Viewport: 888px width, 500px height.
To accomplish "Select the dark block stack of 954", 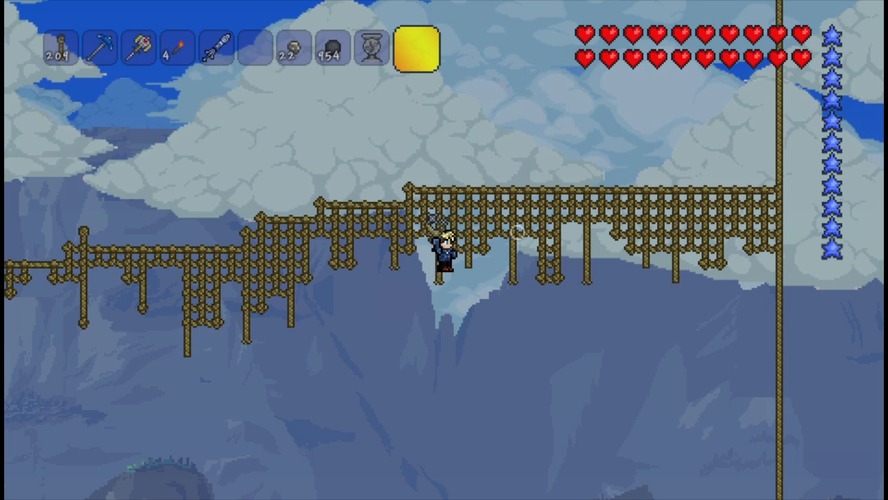I will coord(333,48).
